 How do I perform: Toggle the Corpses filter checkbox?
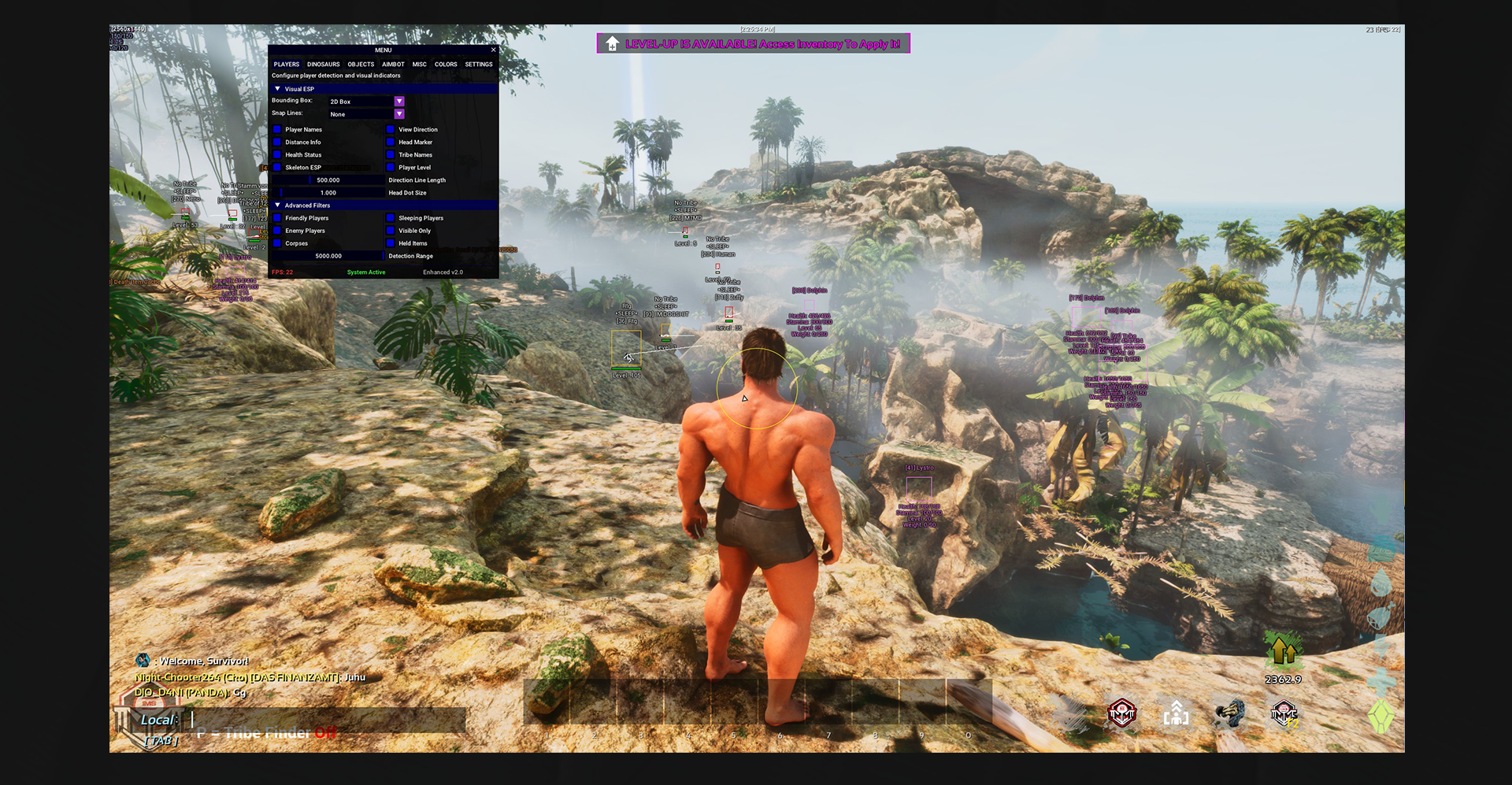277,243
